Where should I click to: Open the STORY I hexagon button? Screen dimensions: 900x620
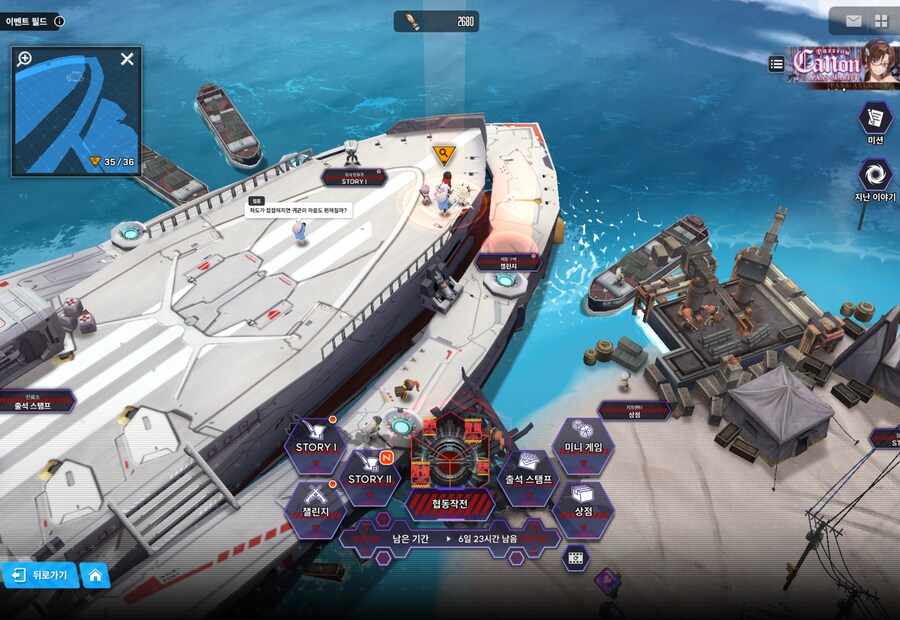click(x=315, y=445)
